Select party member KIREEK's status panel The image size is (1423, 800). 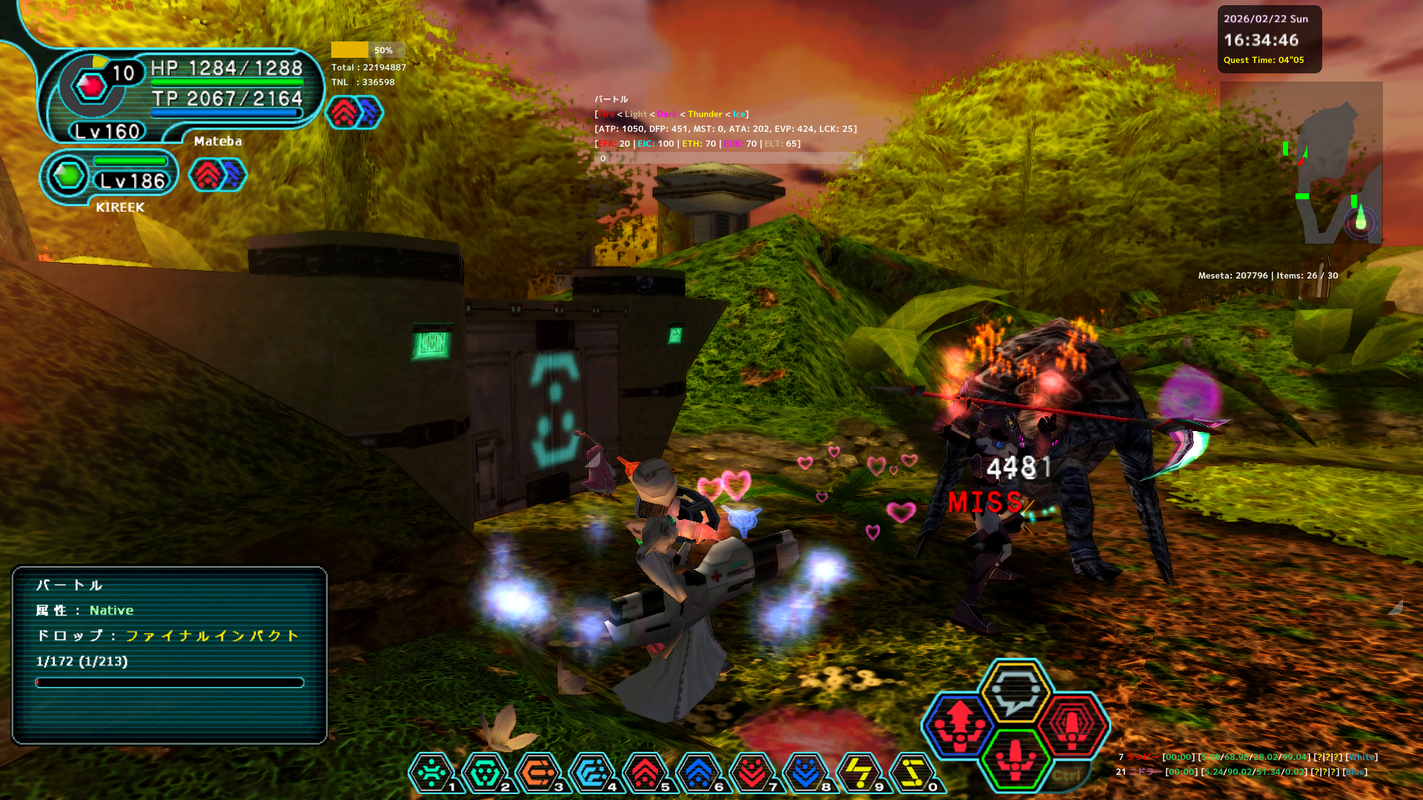[x=110, y=178]
